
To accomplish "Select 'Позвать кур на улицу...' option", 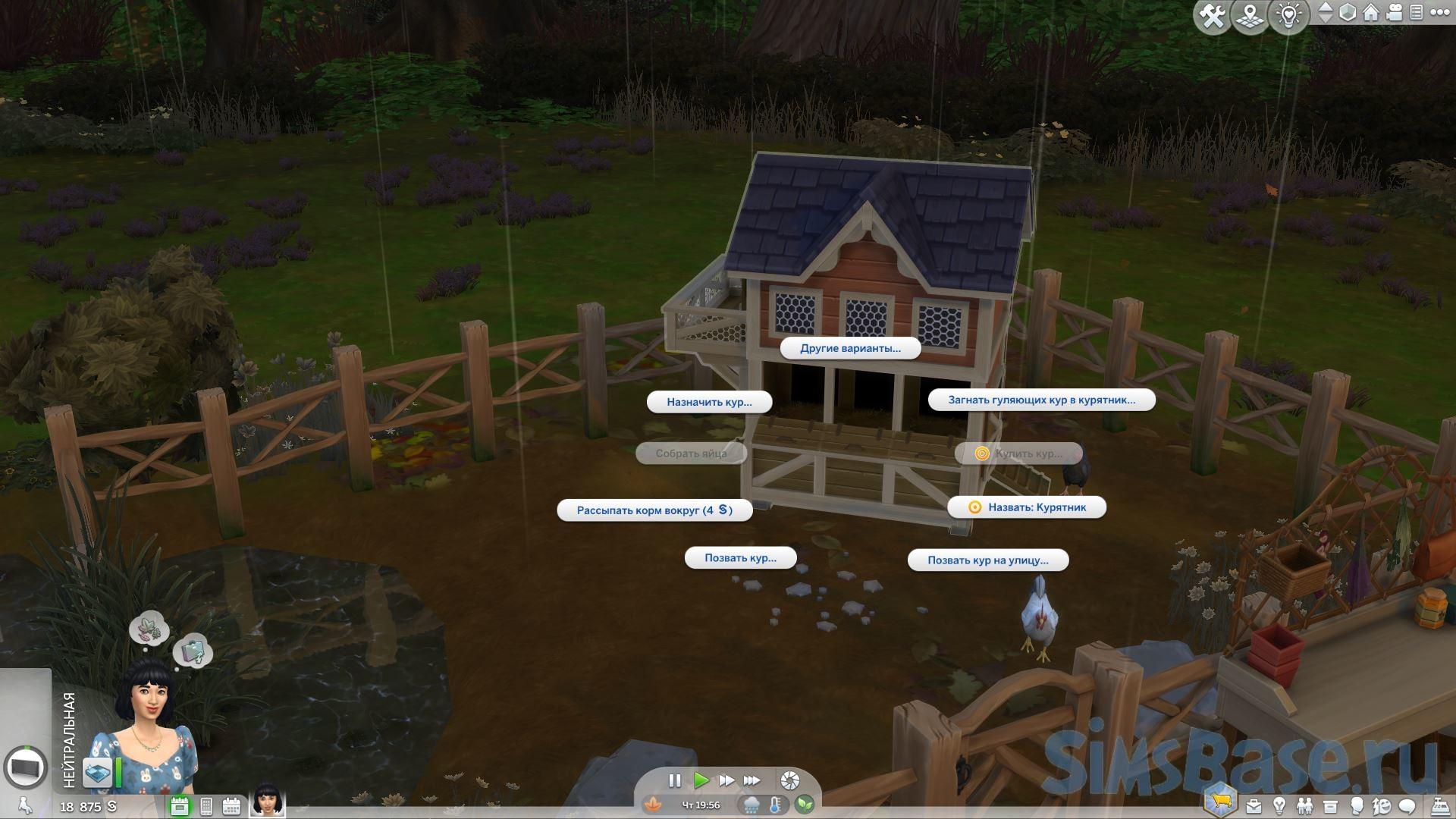I will pyautogui.click(x=987, y=560).
